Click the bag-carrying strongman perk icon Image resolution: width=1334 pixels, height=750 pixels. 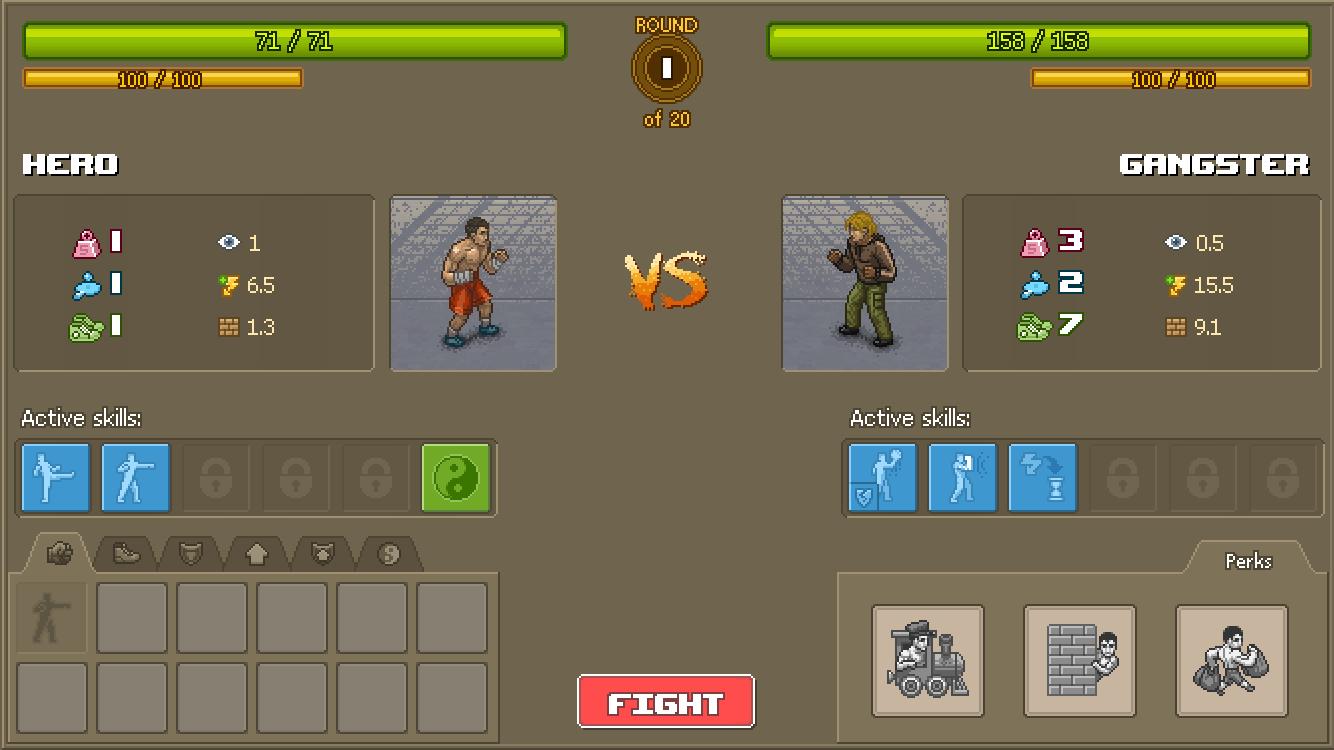1233,660
